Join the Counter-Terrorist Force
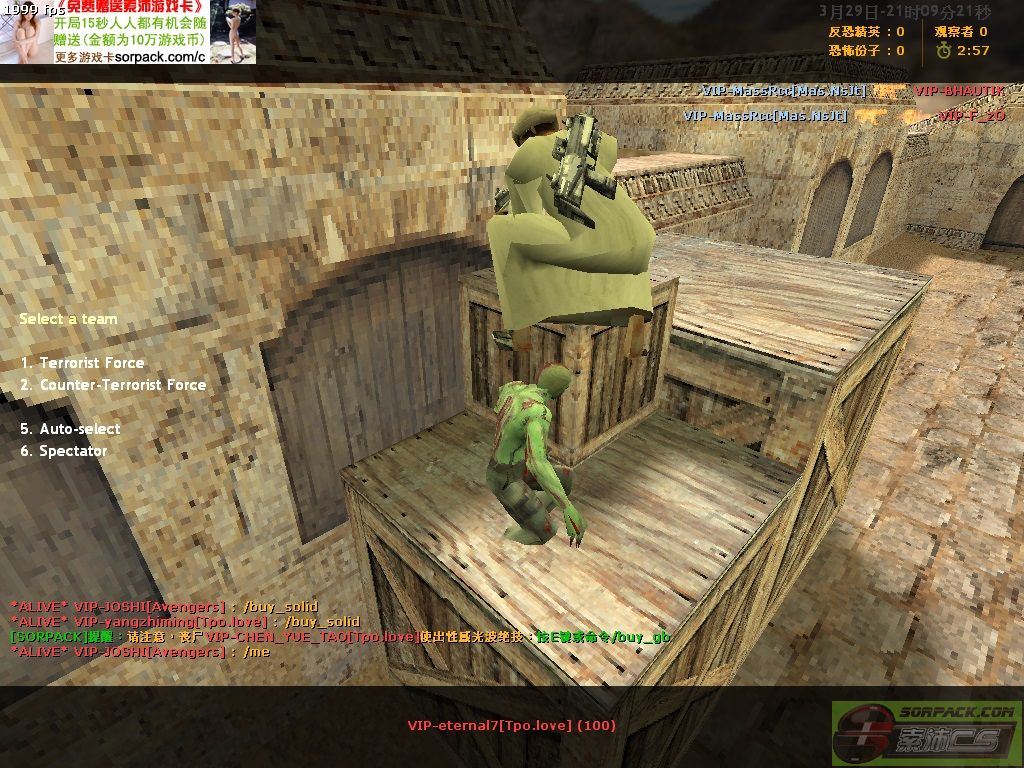Screen dimensions: 1024x768 pyautogui.click(x=122, y=385)
